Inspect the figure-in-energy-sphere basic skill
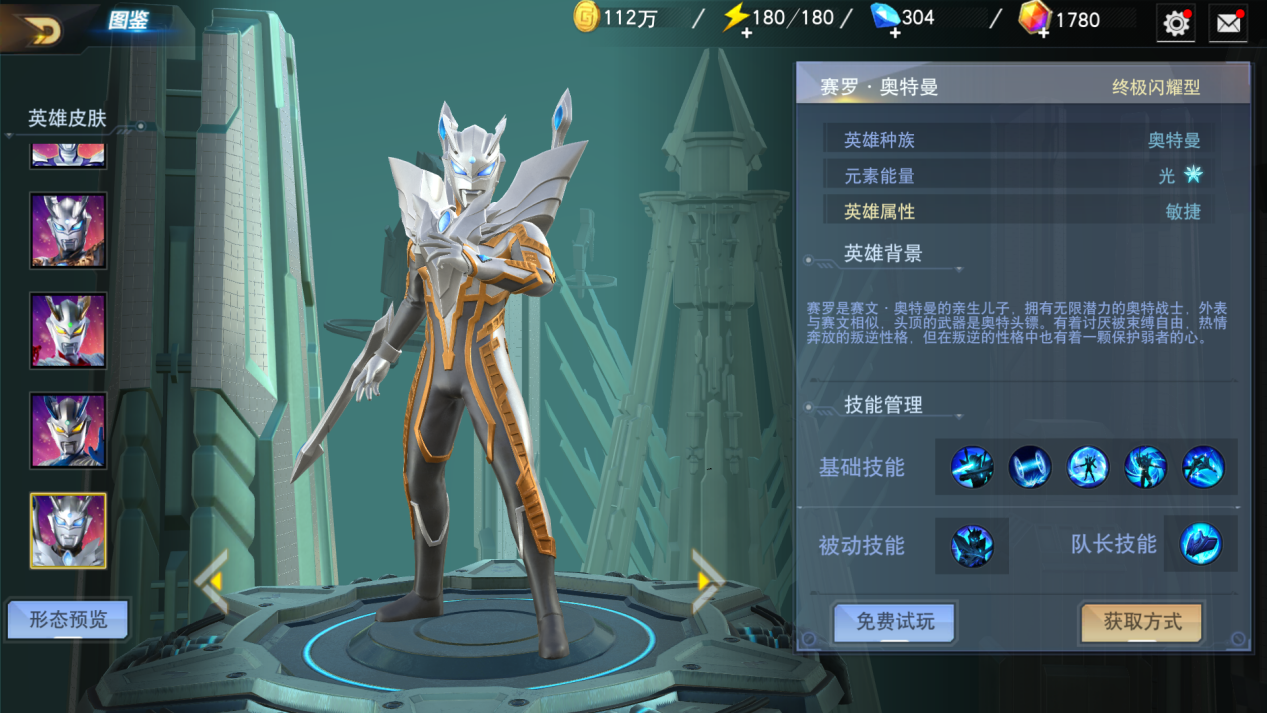Image resolution: width=1267 pixels, height=713 pixels. [1087, 467]
